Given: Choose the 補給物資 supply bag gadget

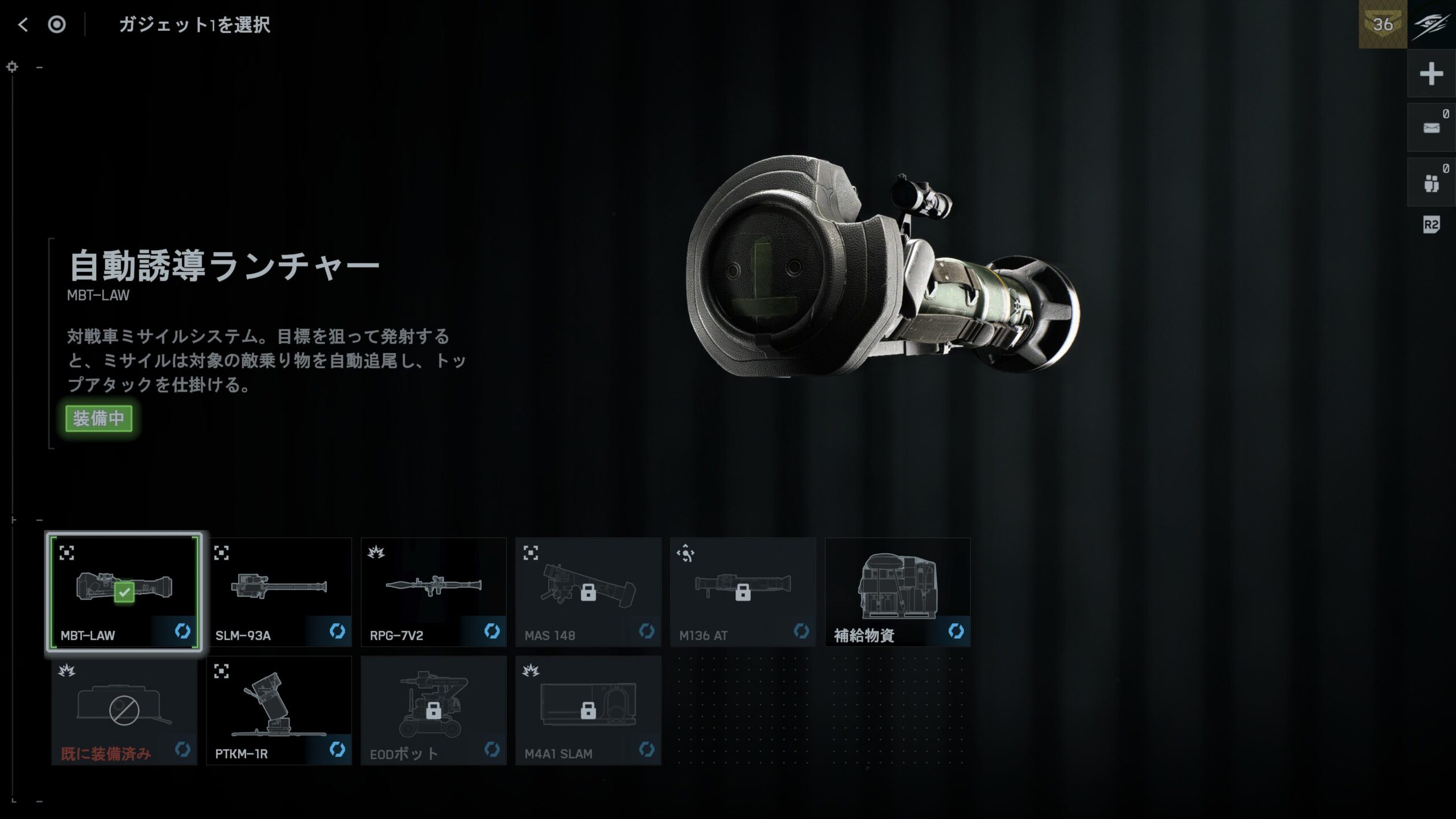Looking at the screenshot, I should pyautogui.click(x=897, y=592).
